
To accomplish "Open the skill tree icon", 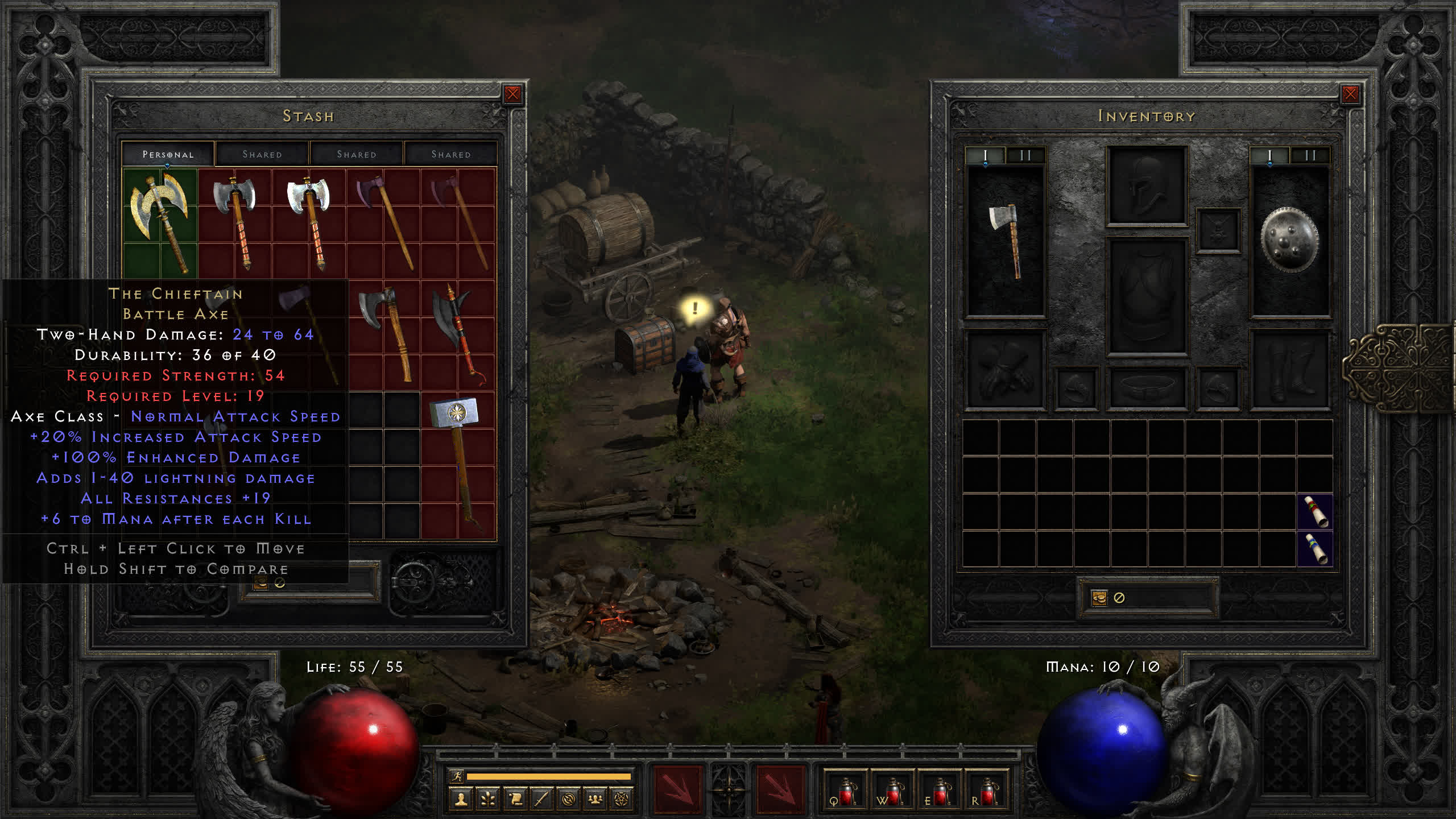I will pyautogui.click(x=488, y=800).
